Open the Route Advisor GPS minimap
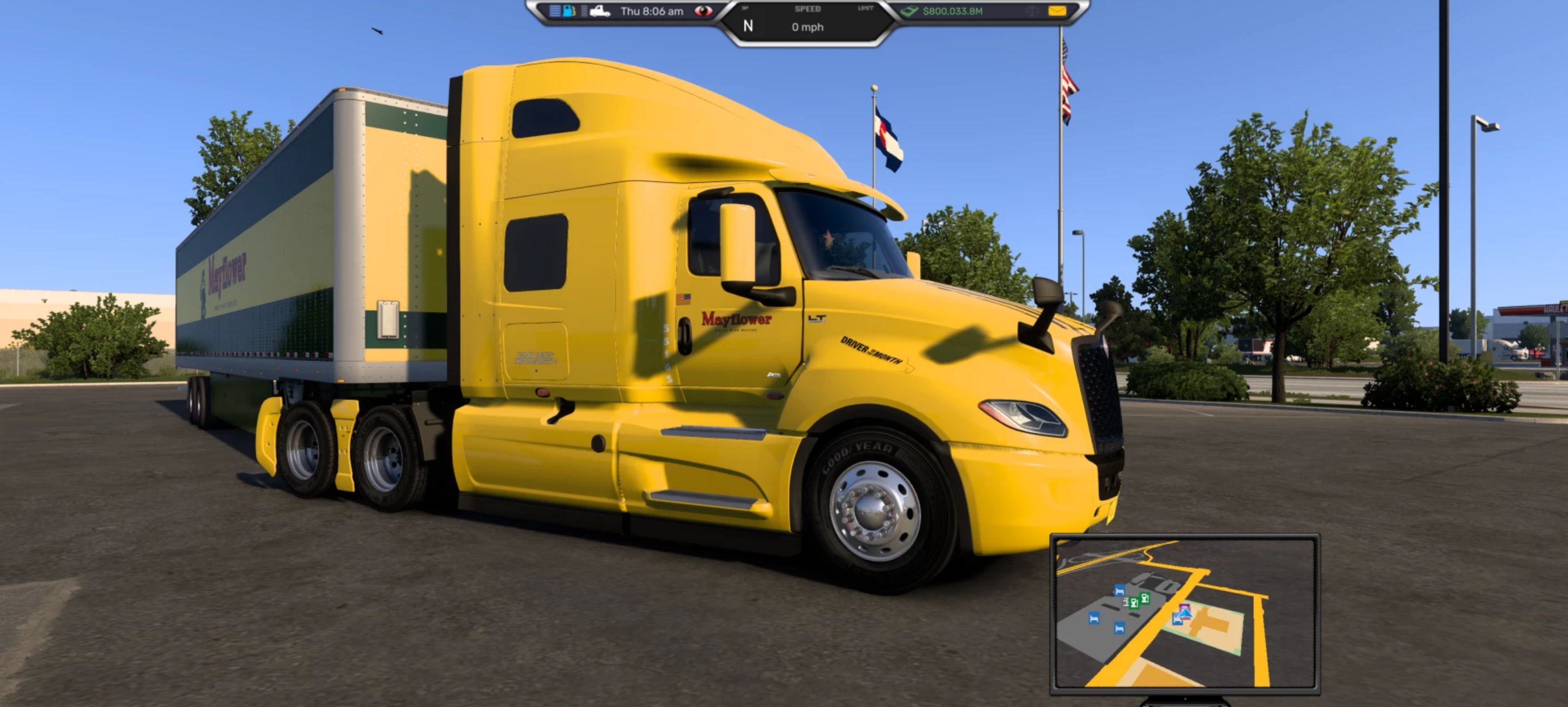 click(x=1185, y=613)
